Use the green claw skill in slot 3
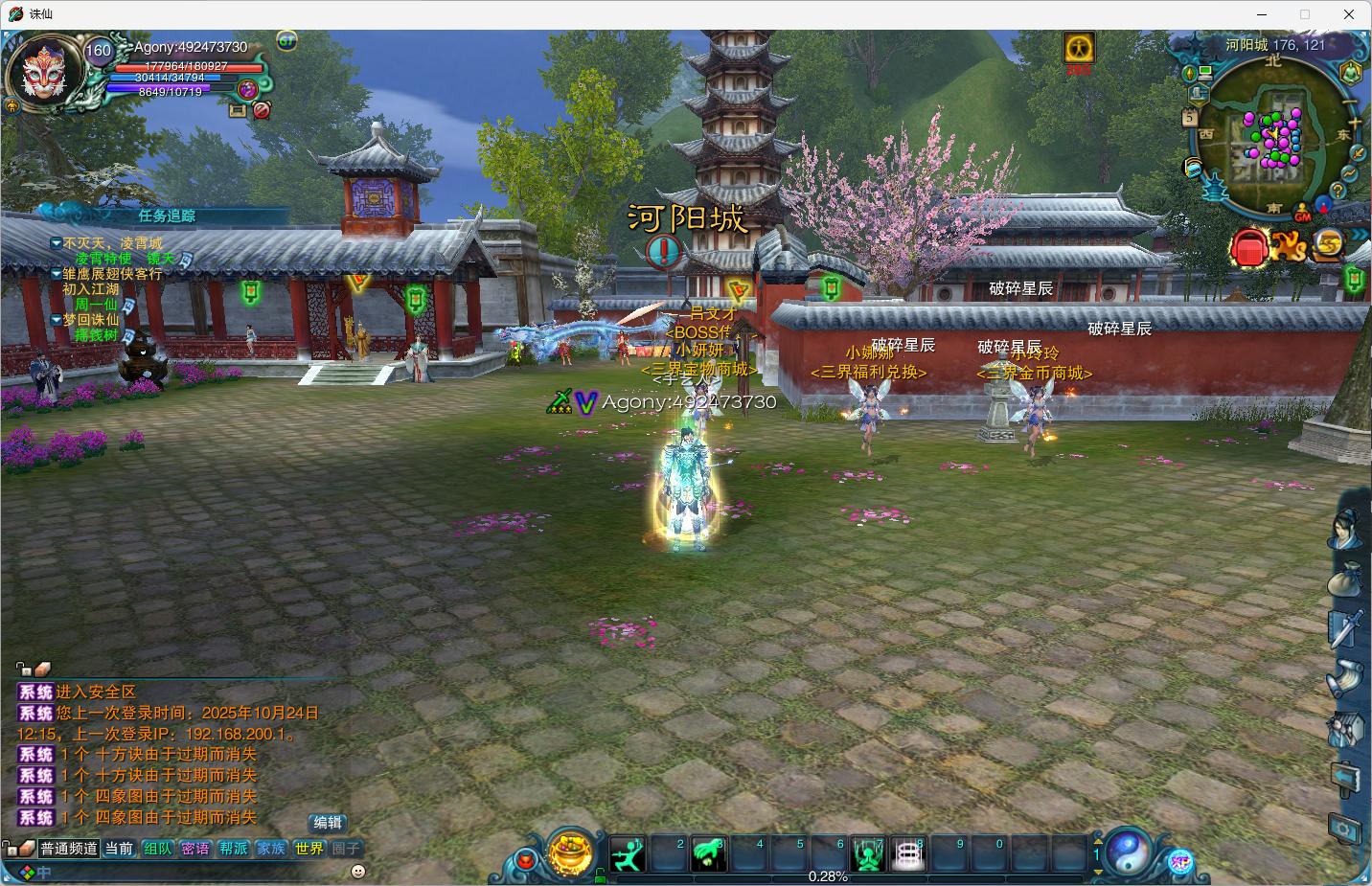Viewport: 1372px width, 886px height. 708,853
